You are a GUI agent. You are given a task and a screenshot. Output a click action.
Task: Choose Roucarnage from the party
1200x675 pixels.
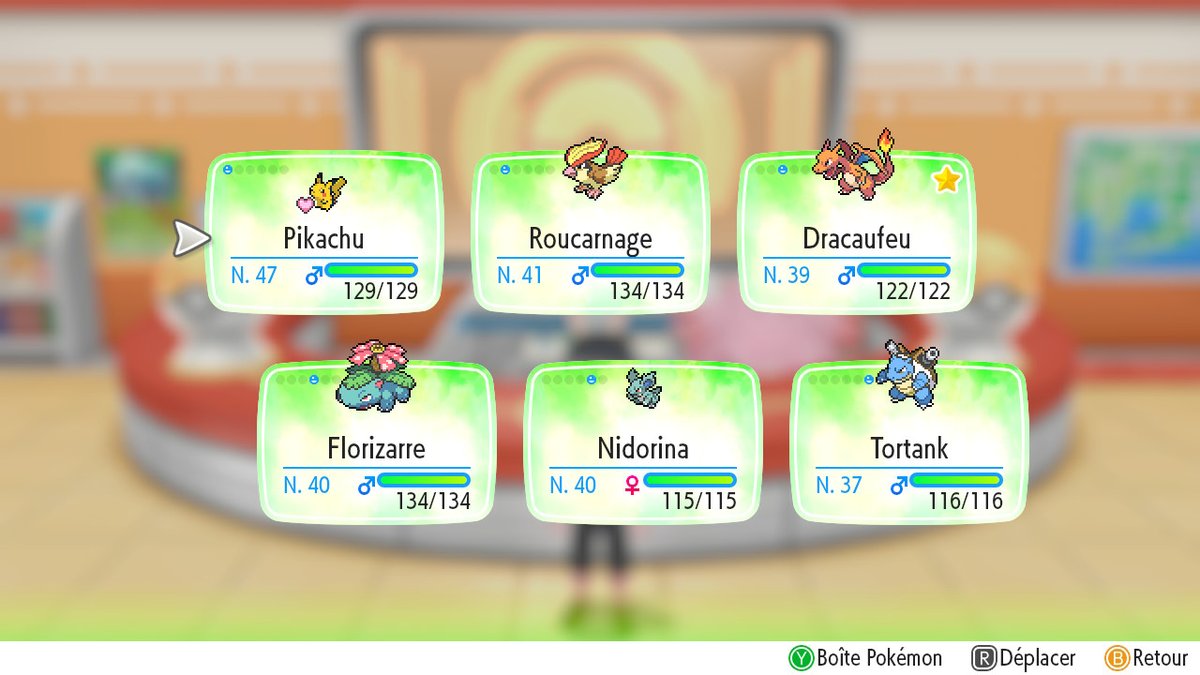click(590, 235)
